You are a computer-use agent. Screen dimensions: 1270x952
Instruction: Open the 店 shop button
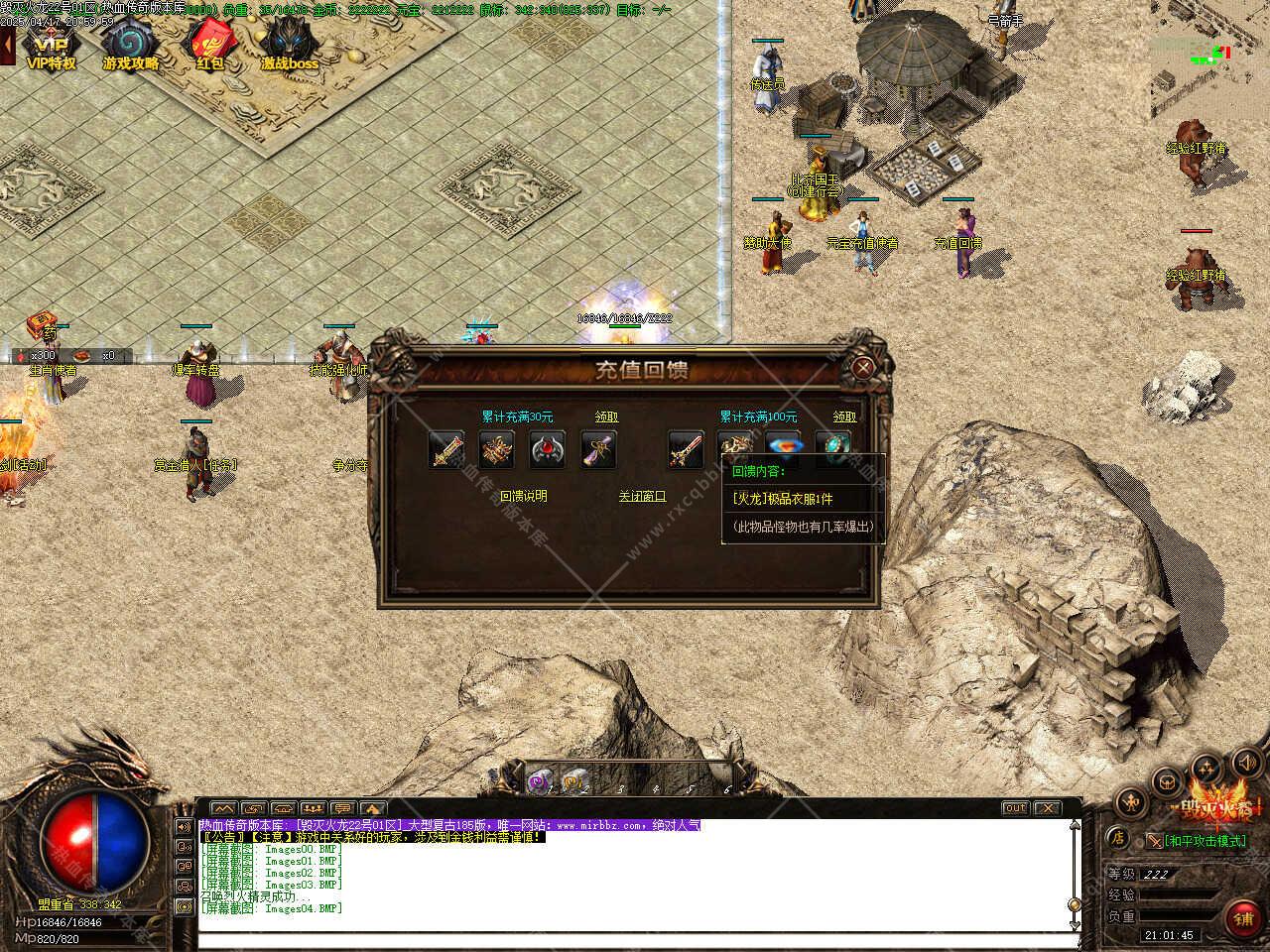click(x=1117, y=838)
